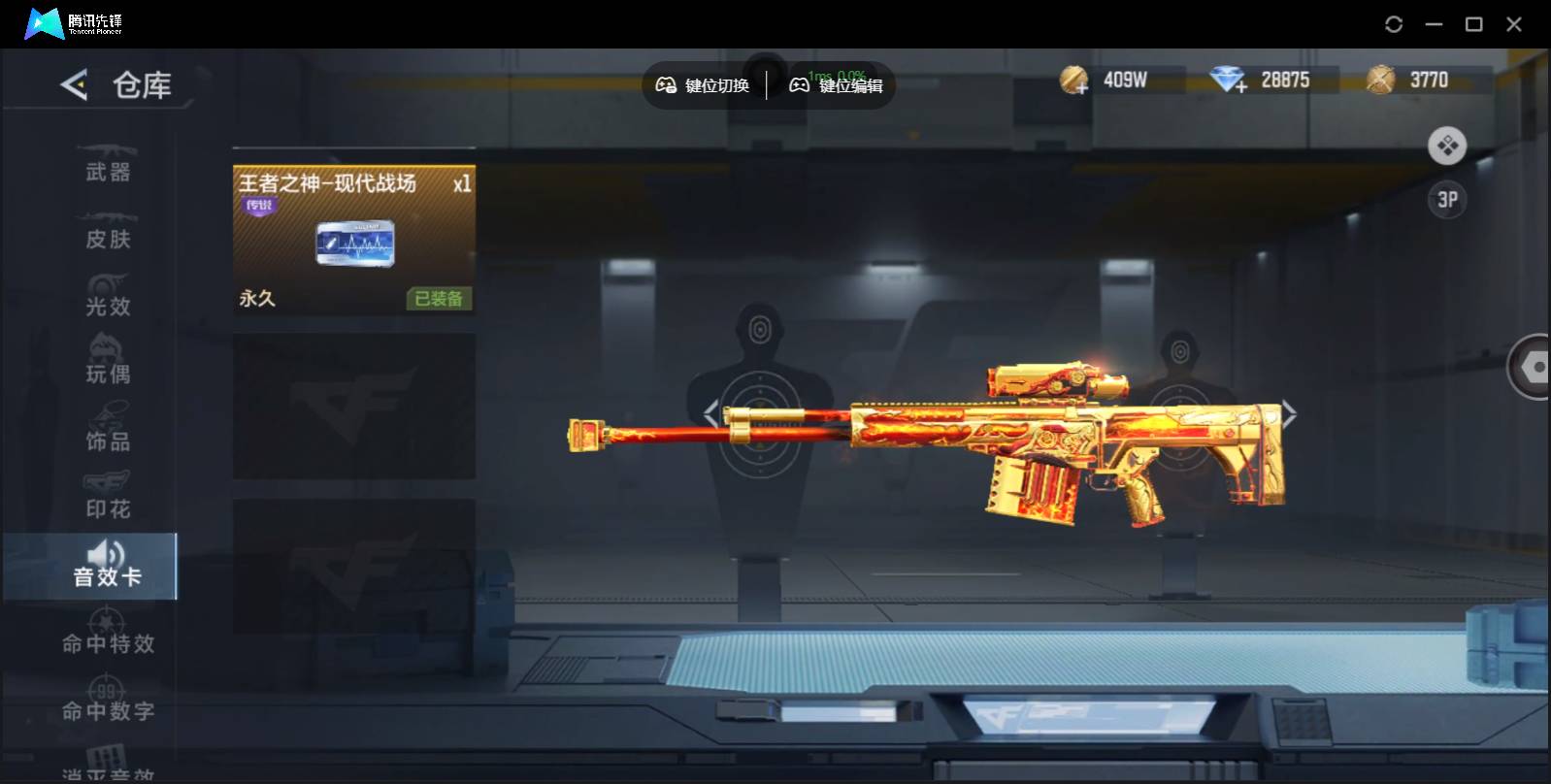This screenshot has width=1551, height=784.
Task: Switch to the 武器 category
Action: click(107, 165)
